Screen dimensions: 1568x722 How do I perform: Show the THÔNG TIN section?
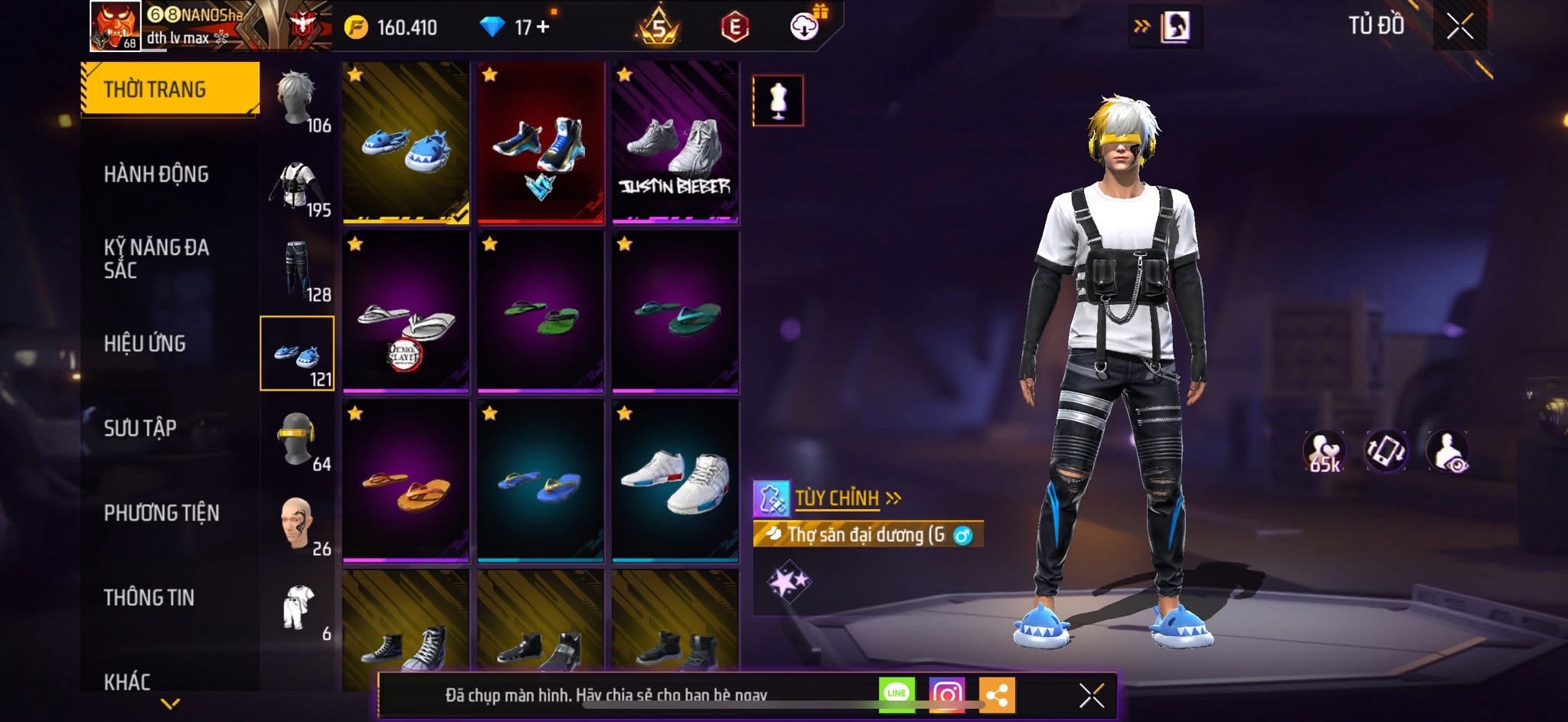pyautogui.click(x=149, y=598)
